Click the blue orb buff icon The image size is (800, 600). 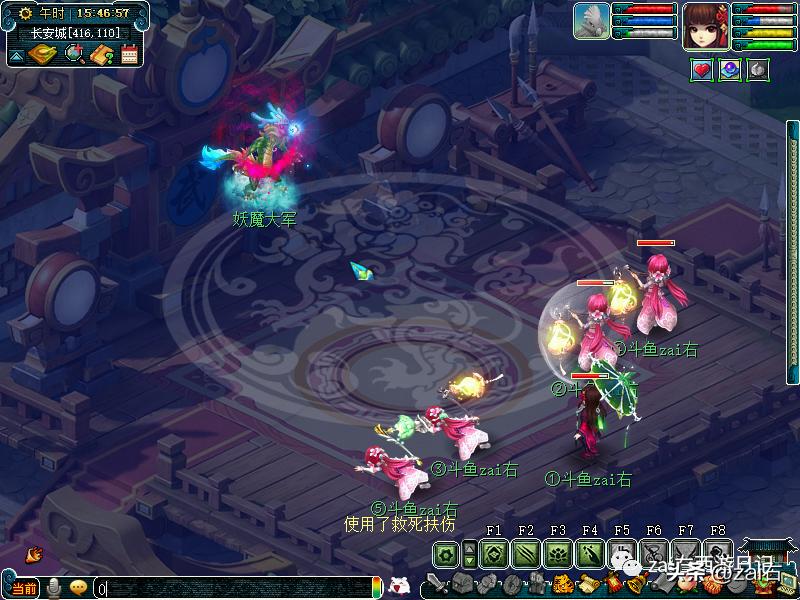[730, 69]
